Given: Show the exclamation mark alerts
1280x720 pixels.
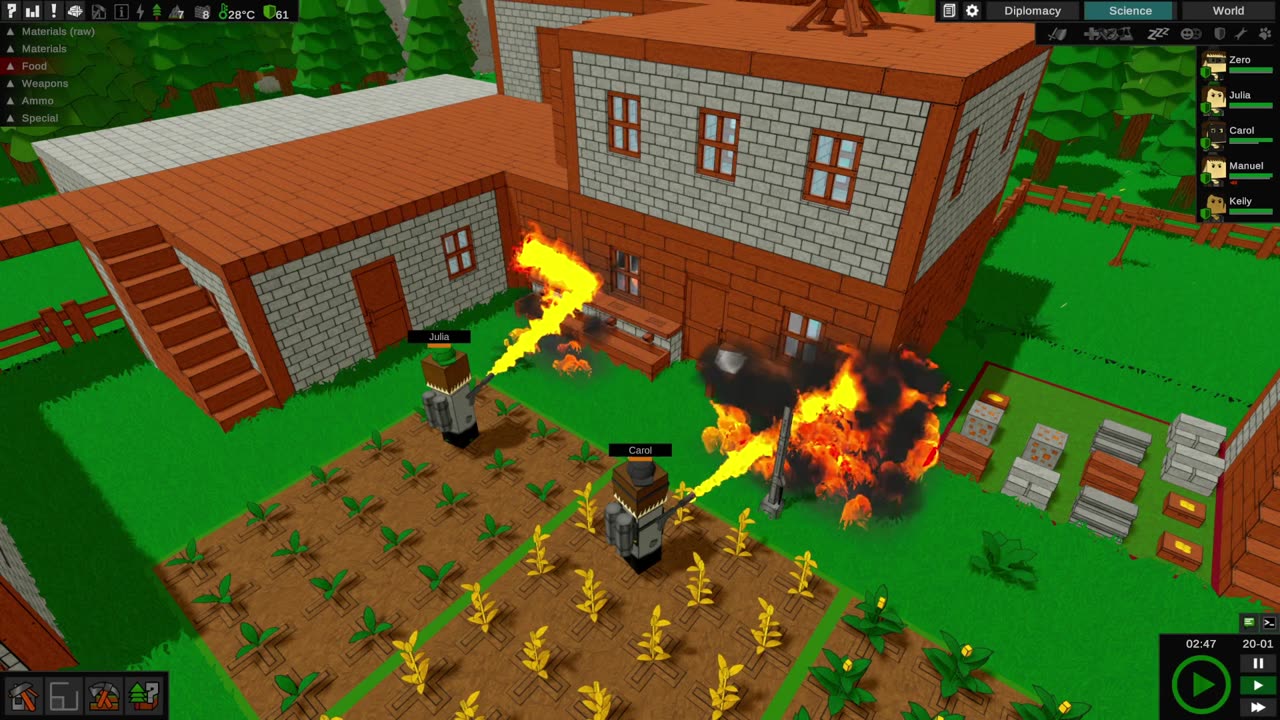Looking at the screenshot, I should tap(53, 12).
